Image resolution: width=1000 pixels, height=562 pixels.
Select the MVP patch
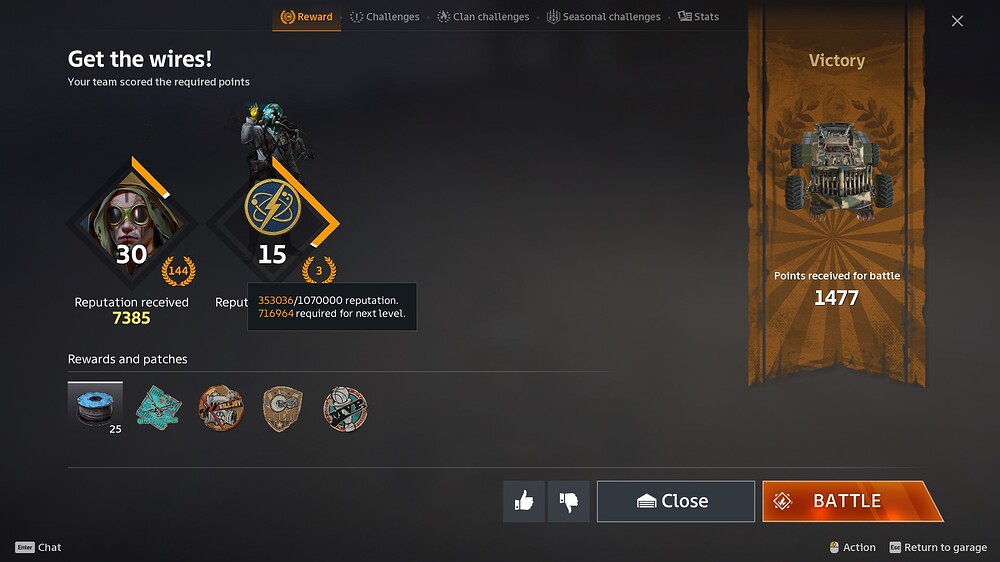point(345,409)
